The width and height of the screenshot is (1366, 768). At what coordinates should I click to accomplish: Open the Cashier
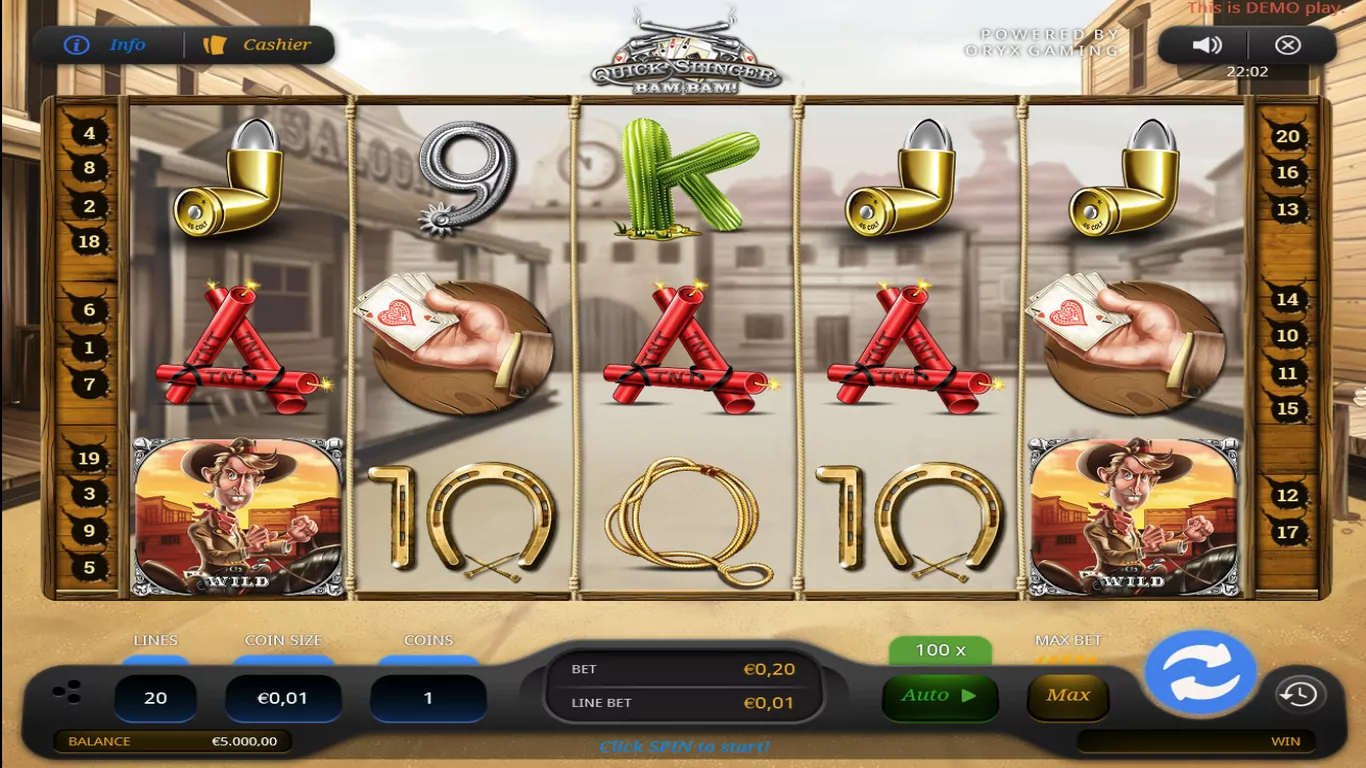[x=258, y=45]
